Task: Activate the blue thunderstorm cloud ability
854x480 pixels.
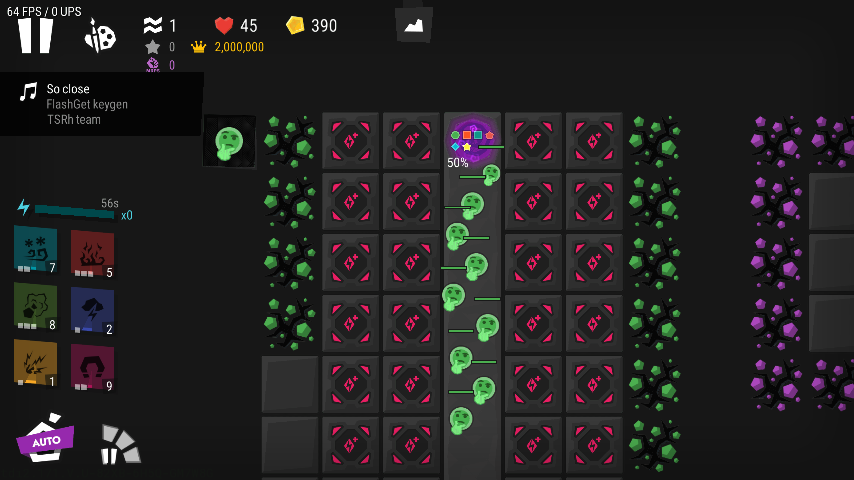Action: 92,311
